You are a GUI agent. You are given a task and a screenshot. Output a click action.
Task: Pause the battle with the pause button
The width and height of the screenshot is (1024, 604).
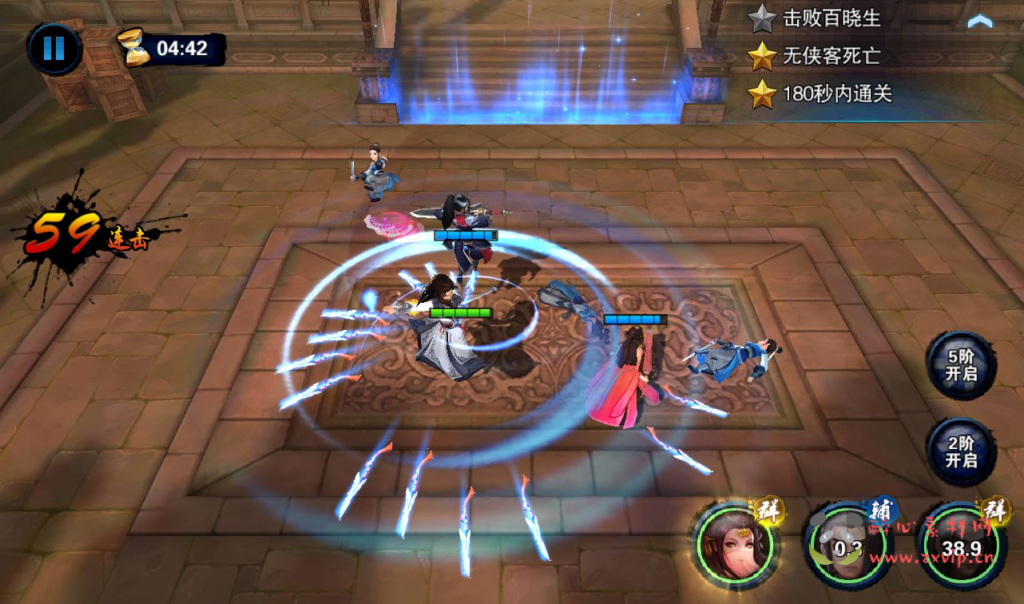tap(54, 48)
